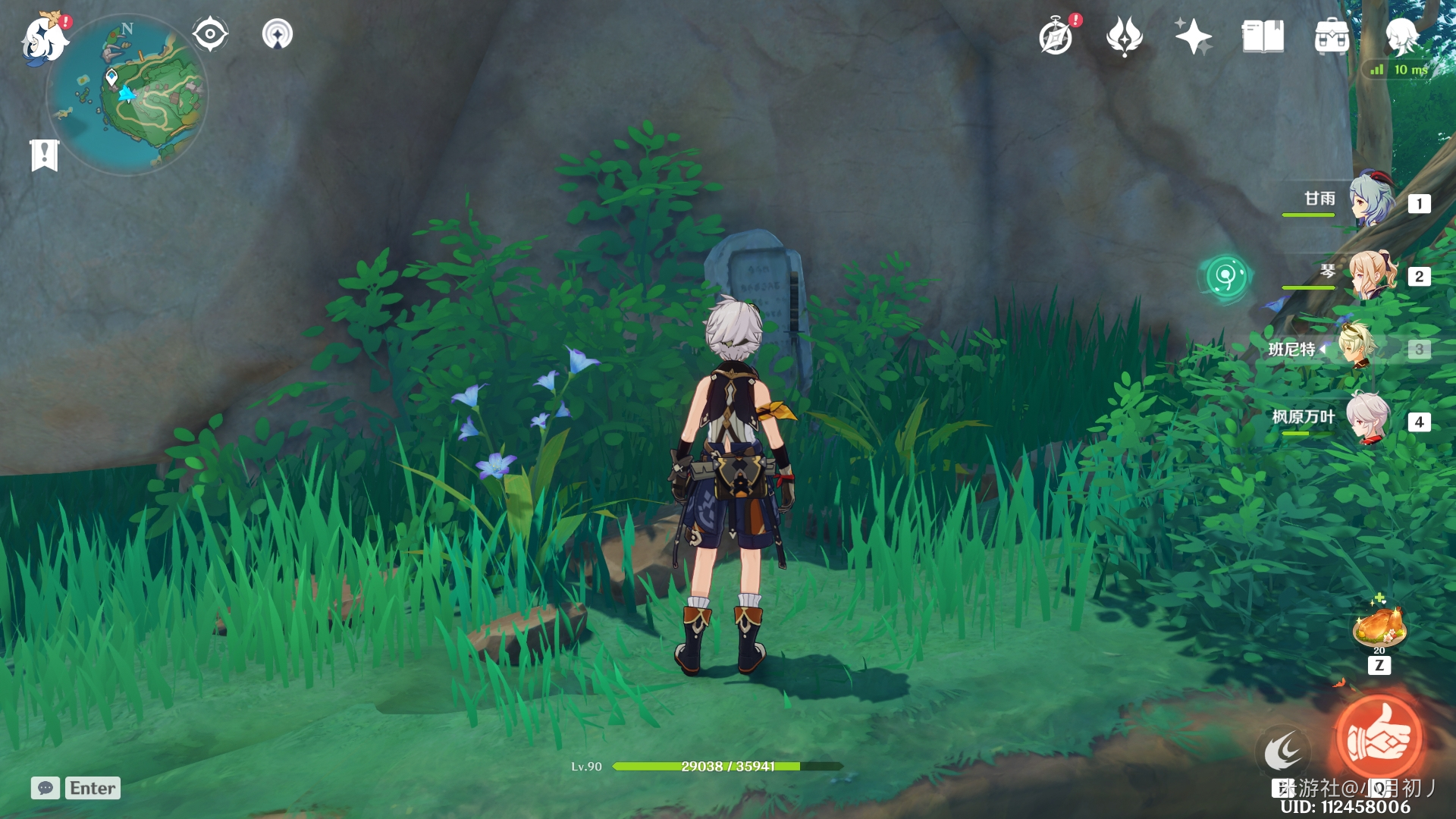1456x819 pixels.
Task: Use the green Anemo gadget button
Action: point(1225,276)
